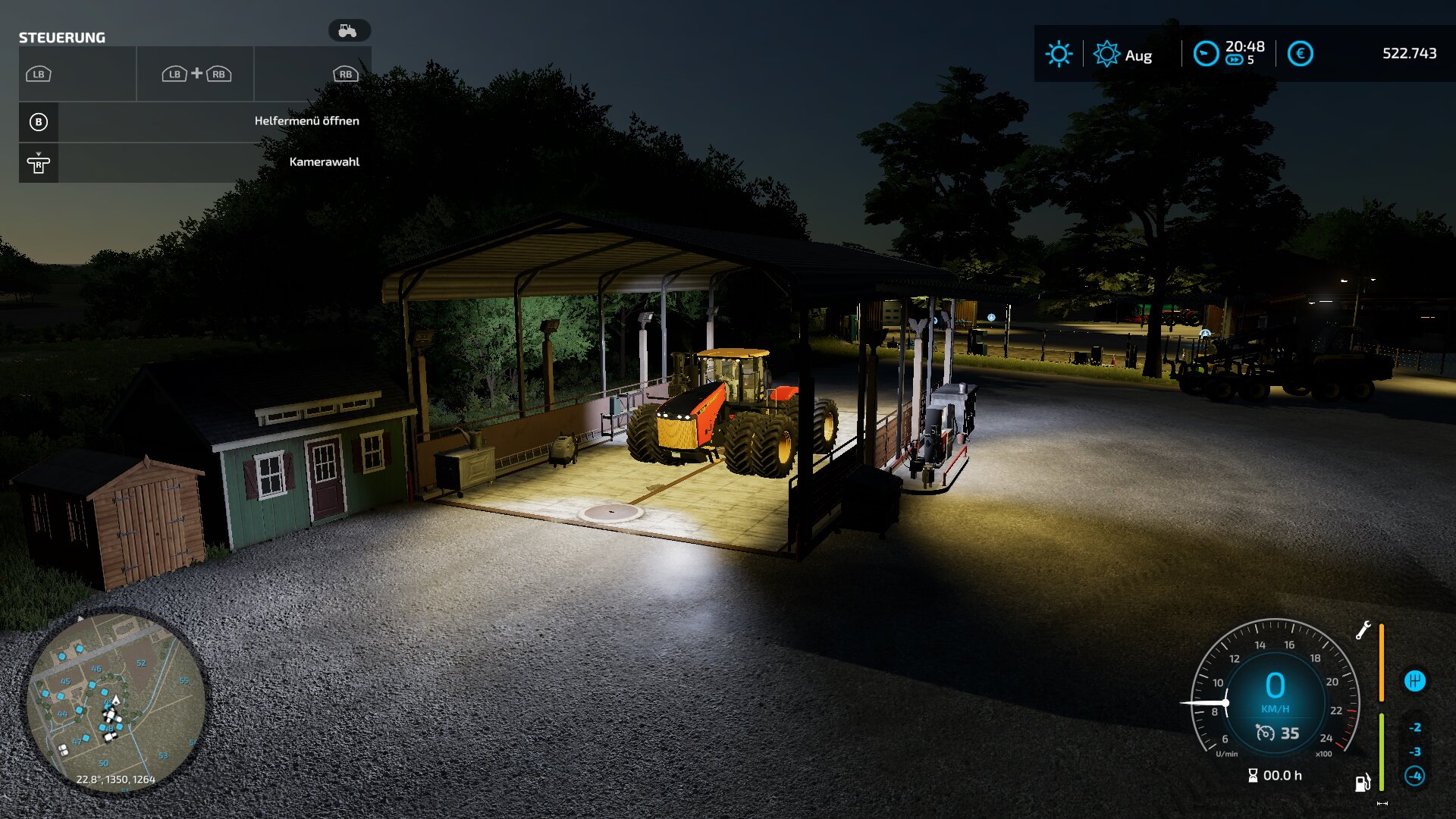Open the euro money icon
This screenshot has height=819, width=1456.
tap(1300, 54)
